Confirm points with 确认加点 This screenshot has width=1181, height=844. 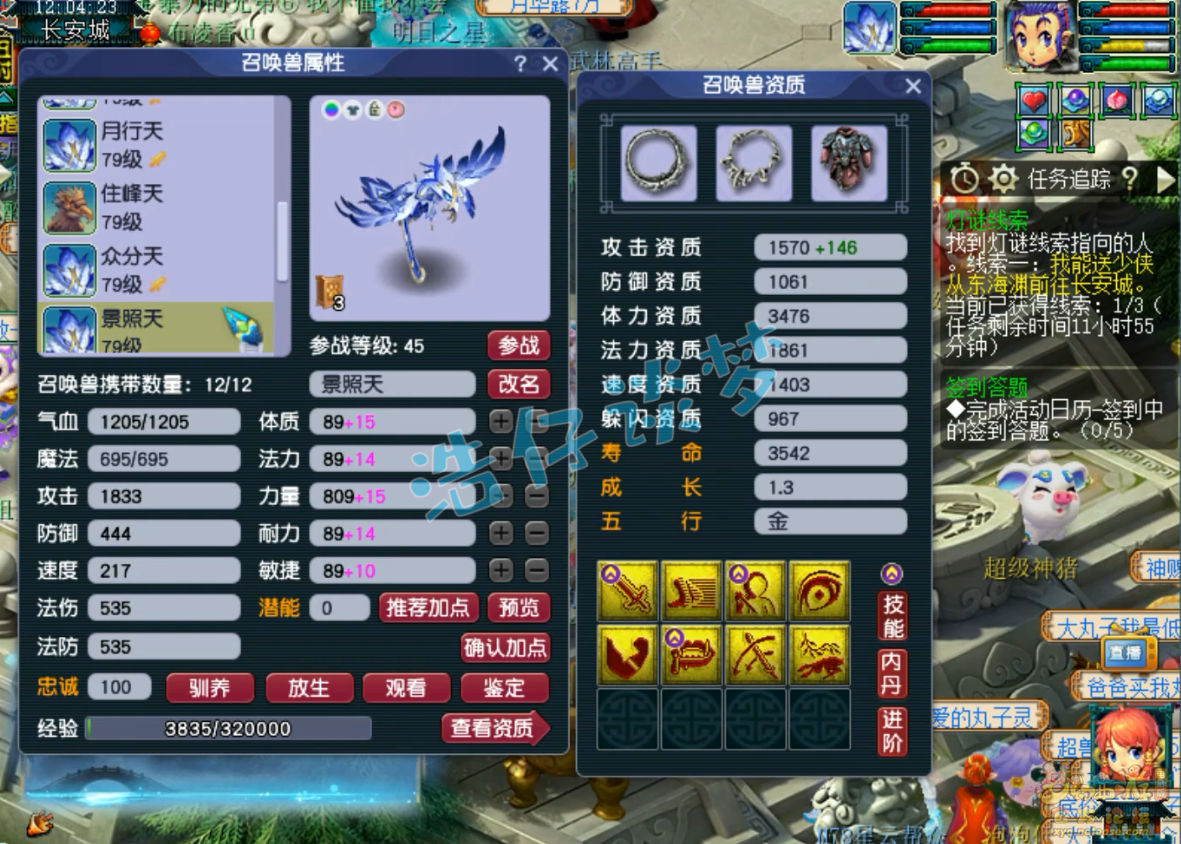pyautogui.click(x=506, y=647)
